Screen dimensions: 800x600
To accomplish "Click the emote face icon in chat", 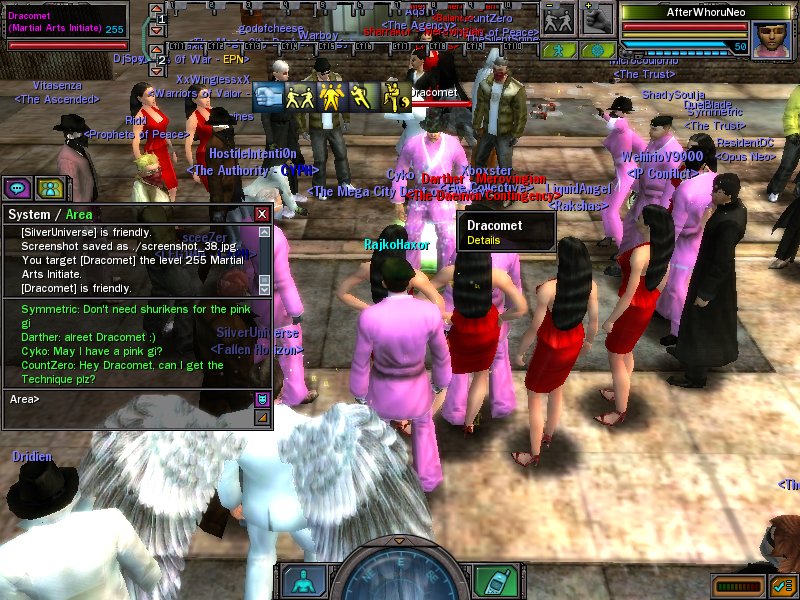I will coord(262,400).
